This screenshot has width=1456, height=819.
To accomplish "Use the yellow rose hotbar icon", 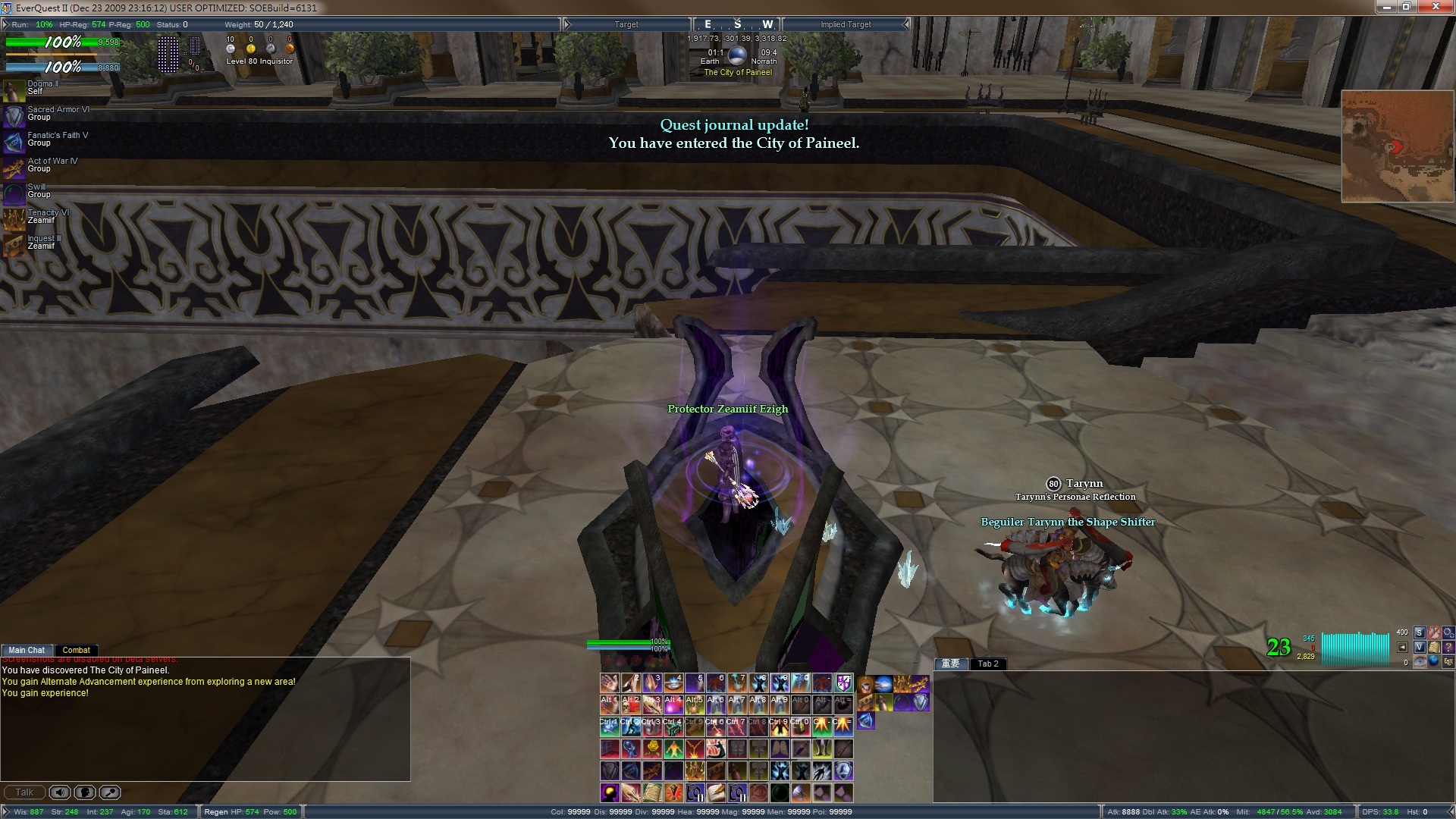I will [652, 749].
